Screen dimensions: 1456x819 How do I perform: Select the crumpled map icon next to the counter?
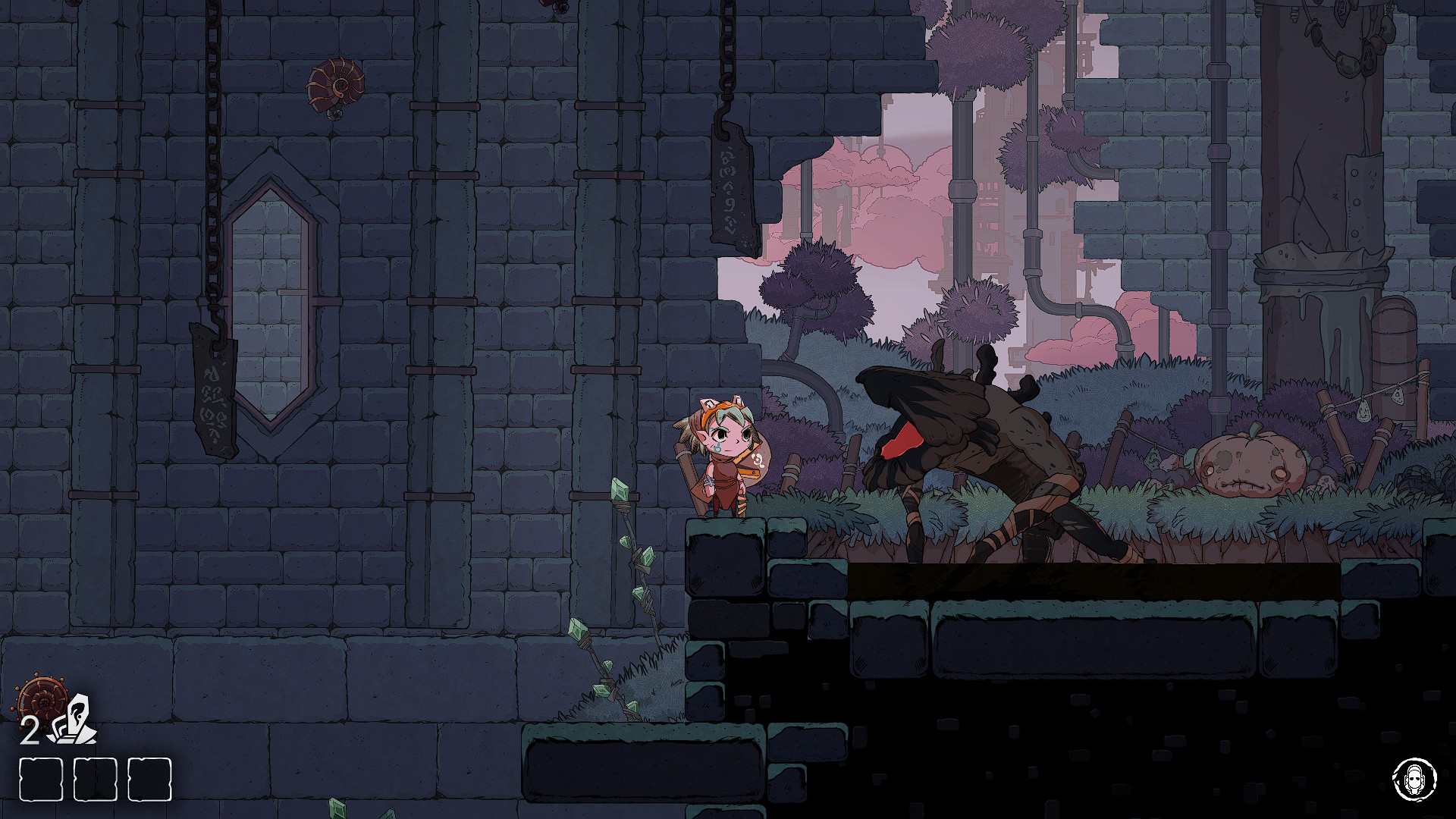tap(76, 720)
